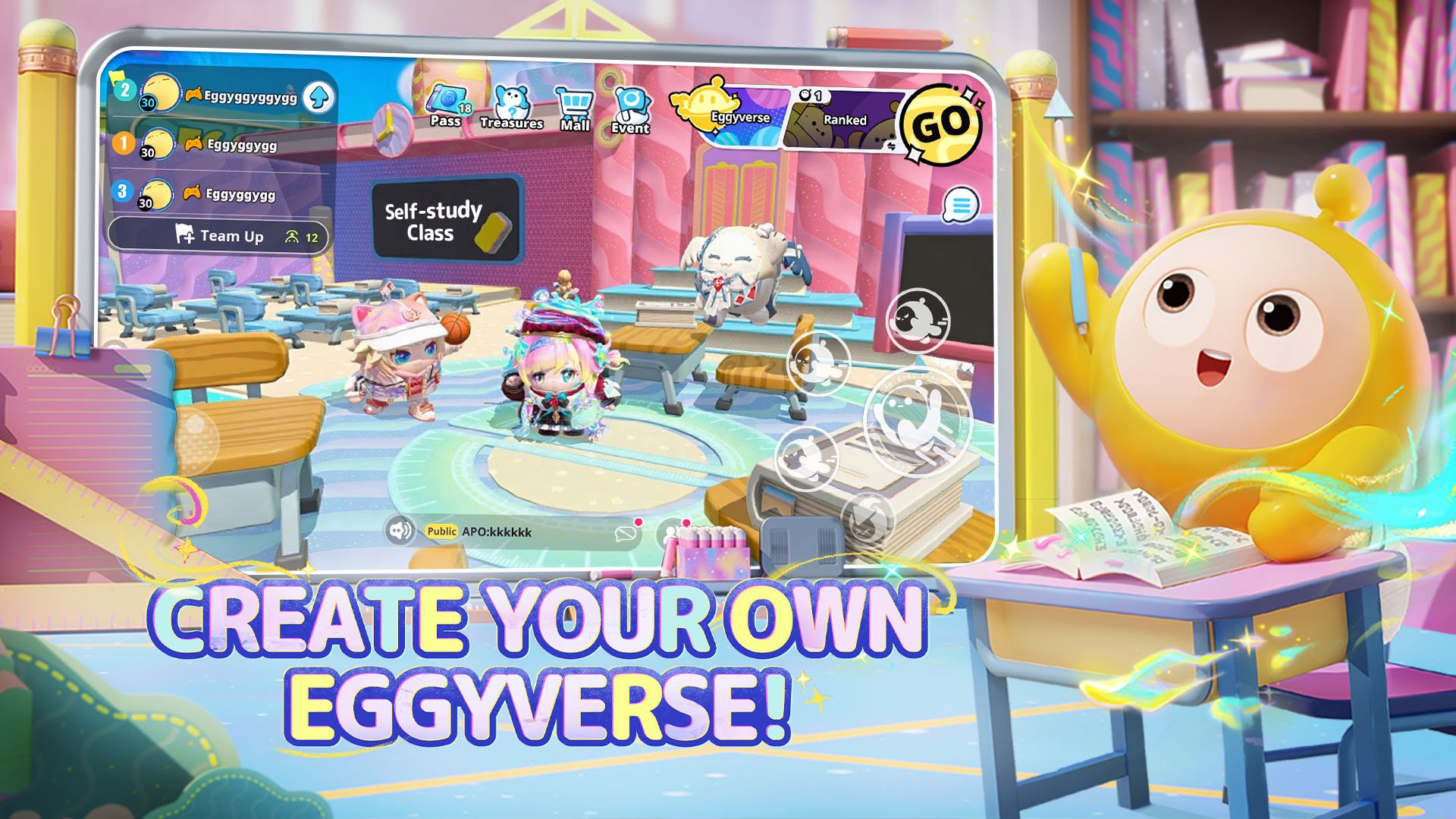Toggle the voice speaker next to Public chat

[x=401, y=531]
